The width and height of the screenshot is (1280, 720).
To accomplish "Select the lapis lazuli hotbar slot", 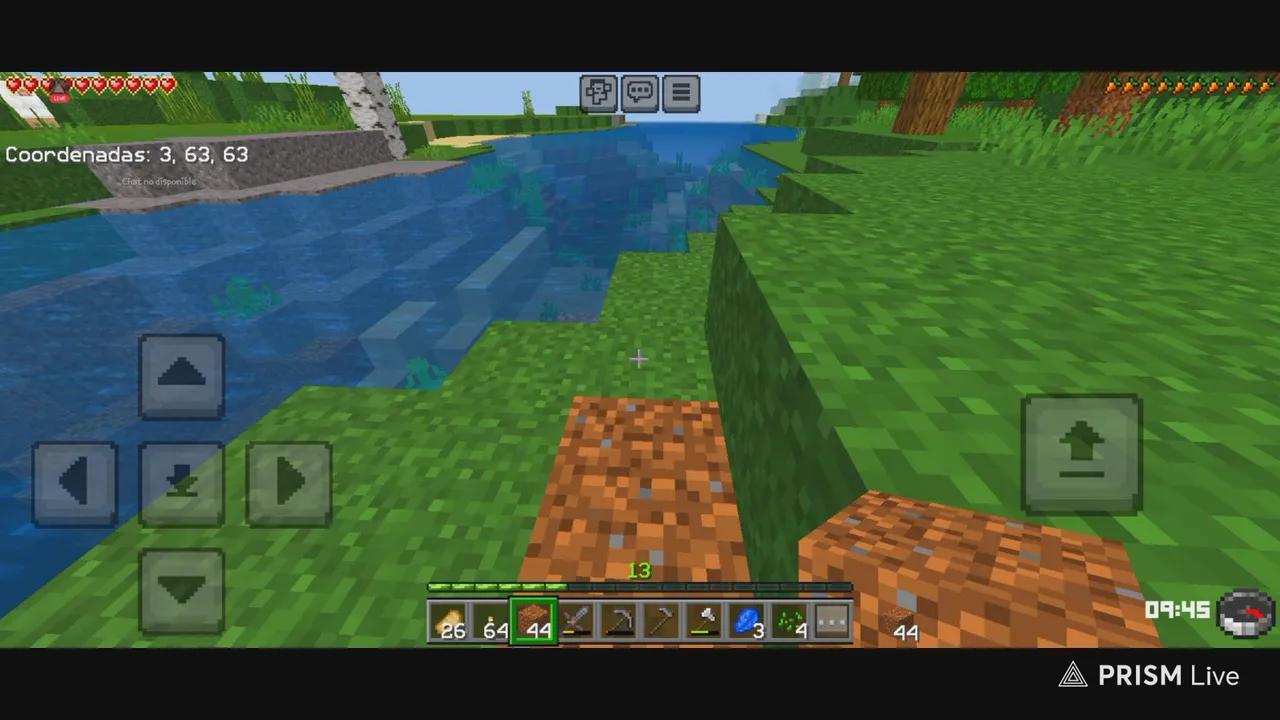I will (x=748, y=620).
